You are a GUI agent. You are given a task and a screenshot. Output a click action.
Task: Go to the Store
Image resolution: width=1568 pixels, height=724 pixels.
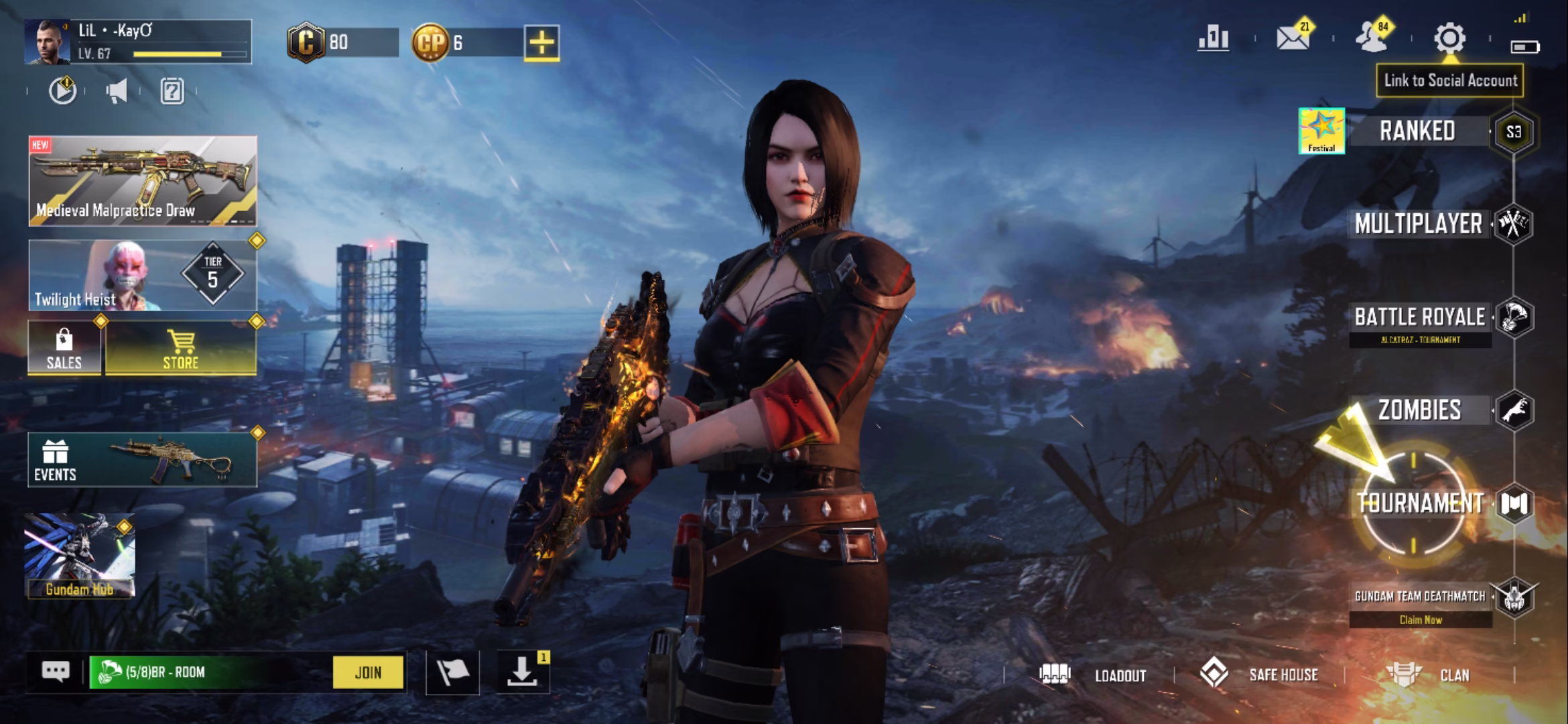[181, 349]
